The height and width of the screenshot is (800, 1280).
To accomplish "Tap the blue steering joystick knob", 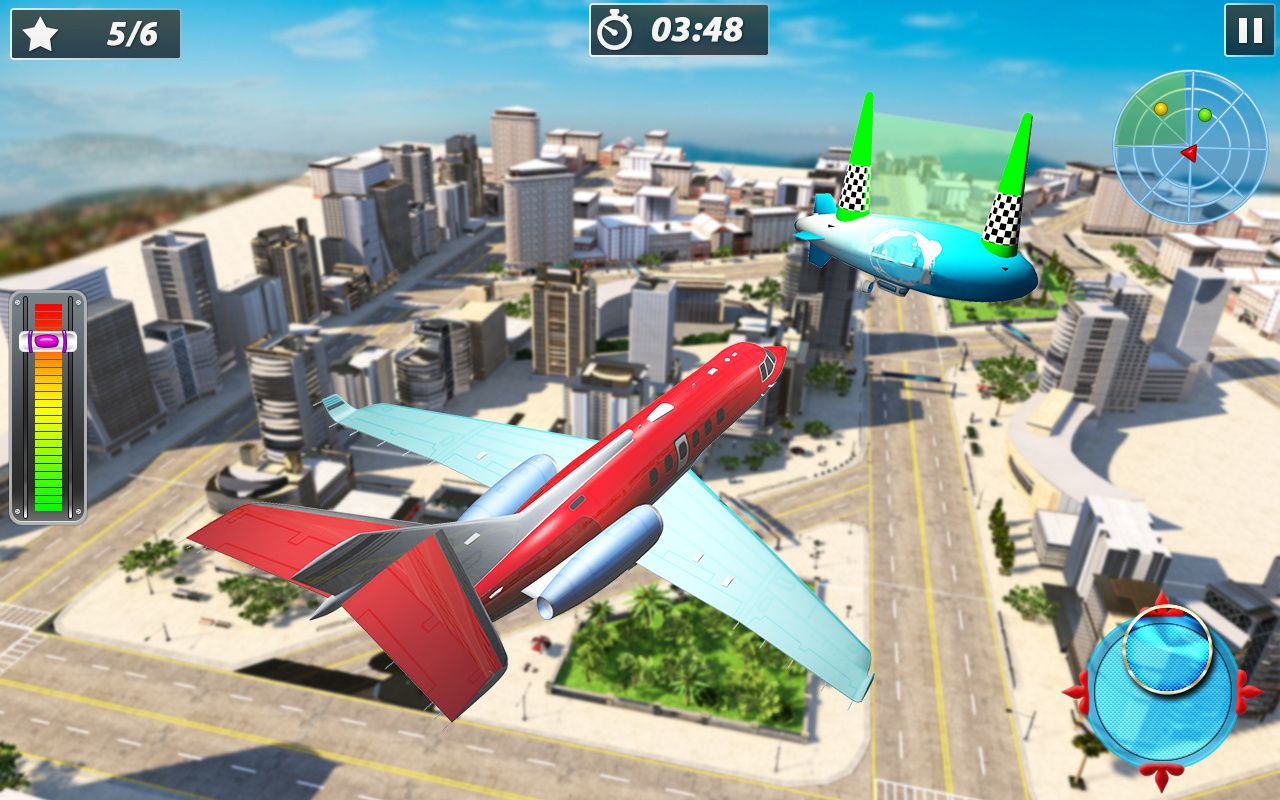I will [x=1167, y=650].
